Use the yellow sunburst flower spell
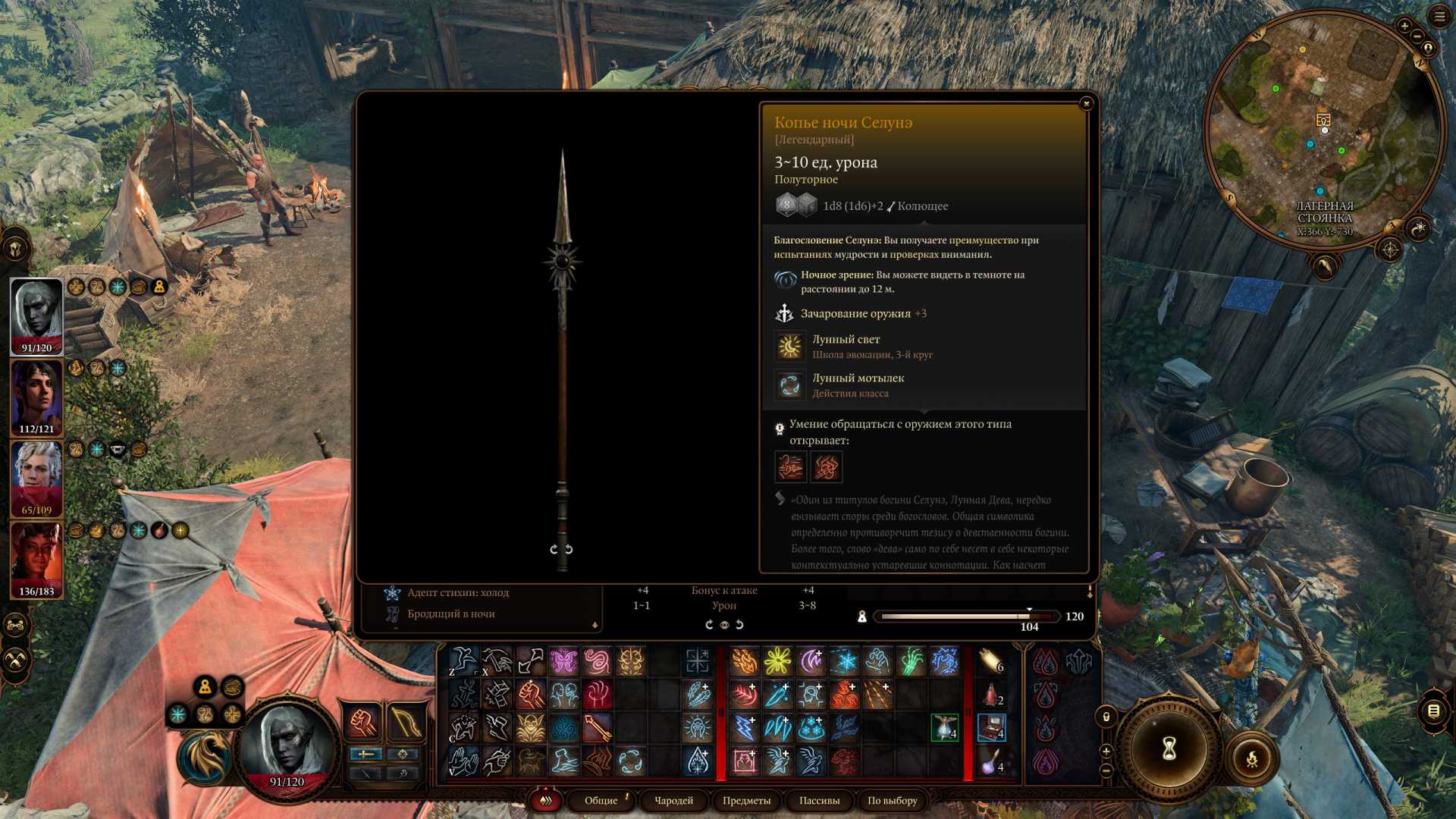 point(777,661)
